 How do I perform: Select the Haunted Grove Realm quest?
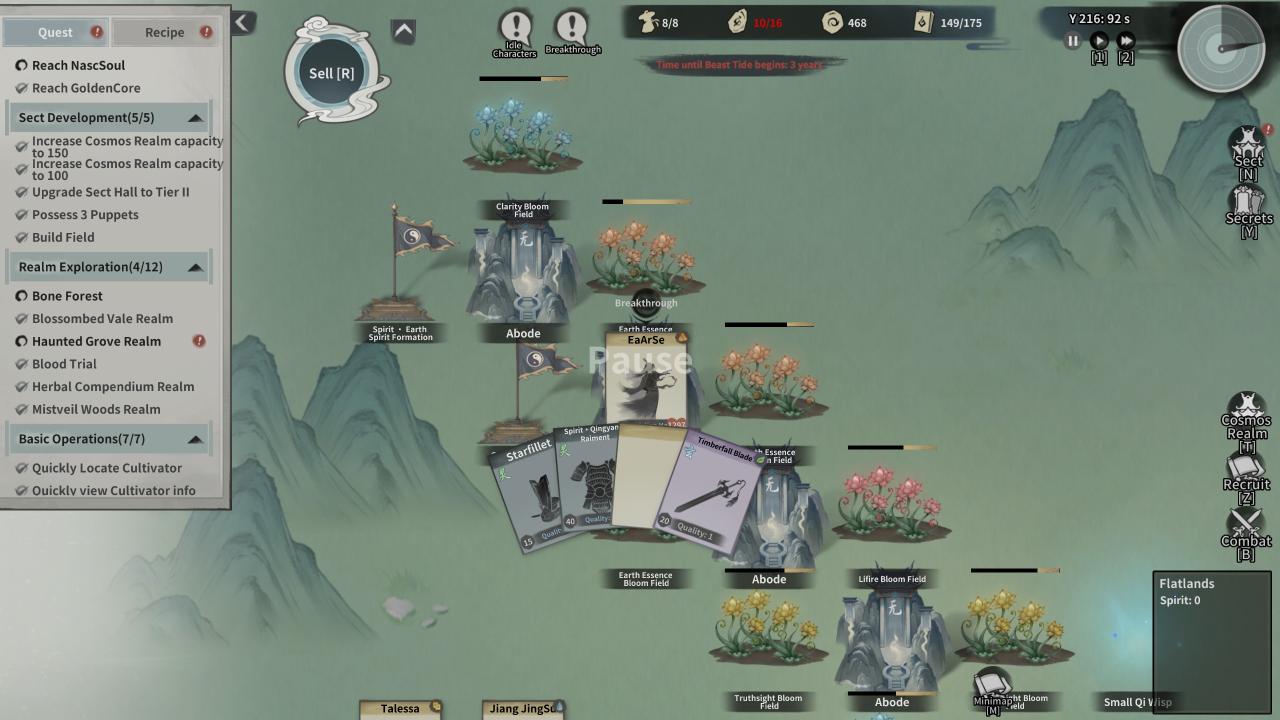[x=96, y=341]
